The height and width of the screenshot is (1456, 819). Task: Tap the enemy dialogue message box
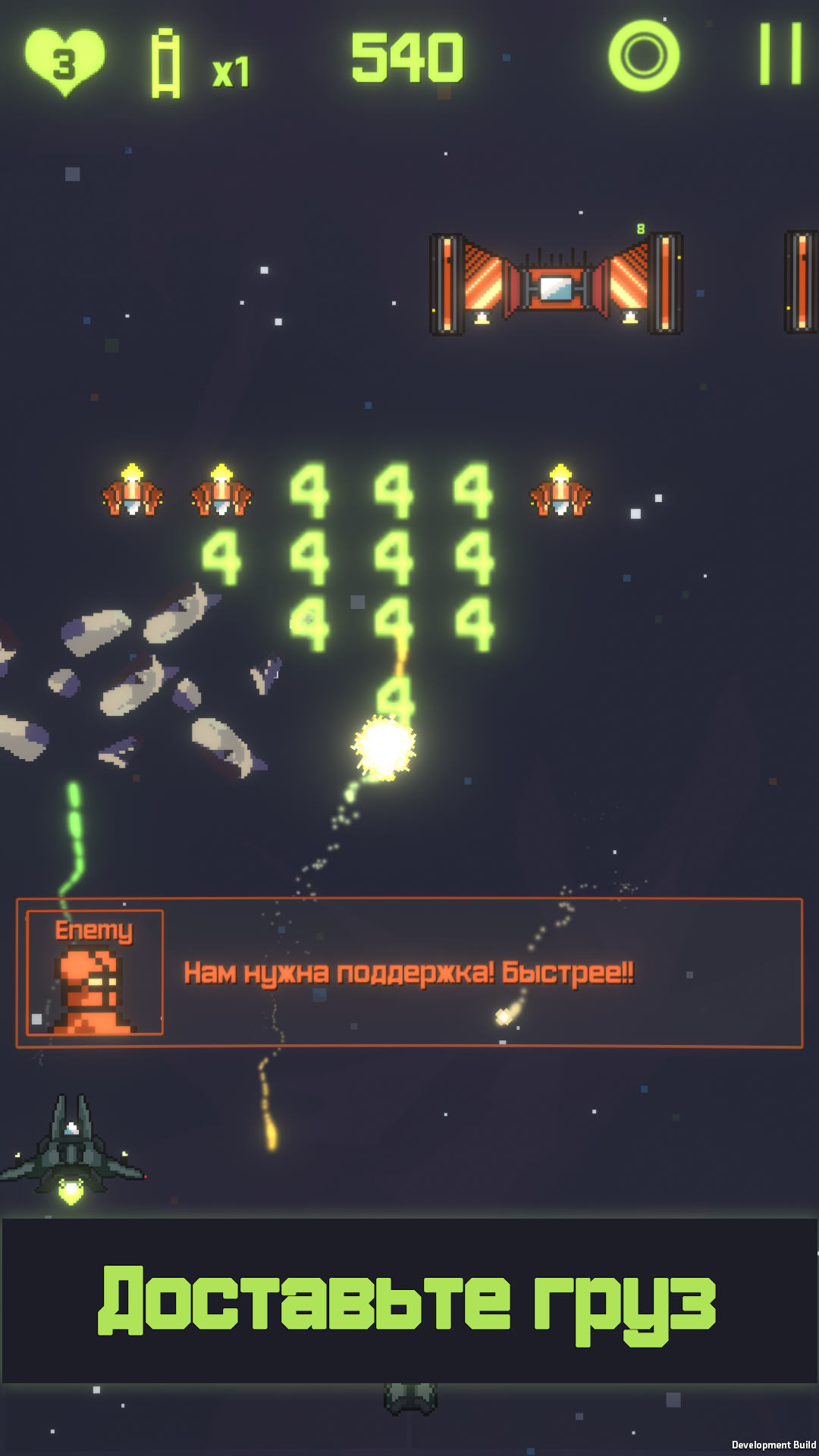(409, 973)
